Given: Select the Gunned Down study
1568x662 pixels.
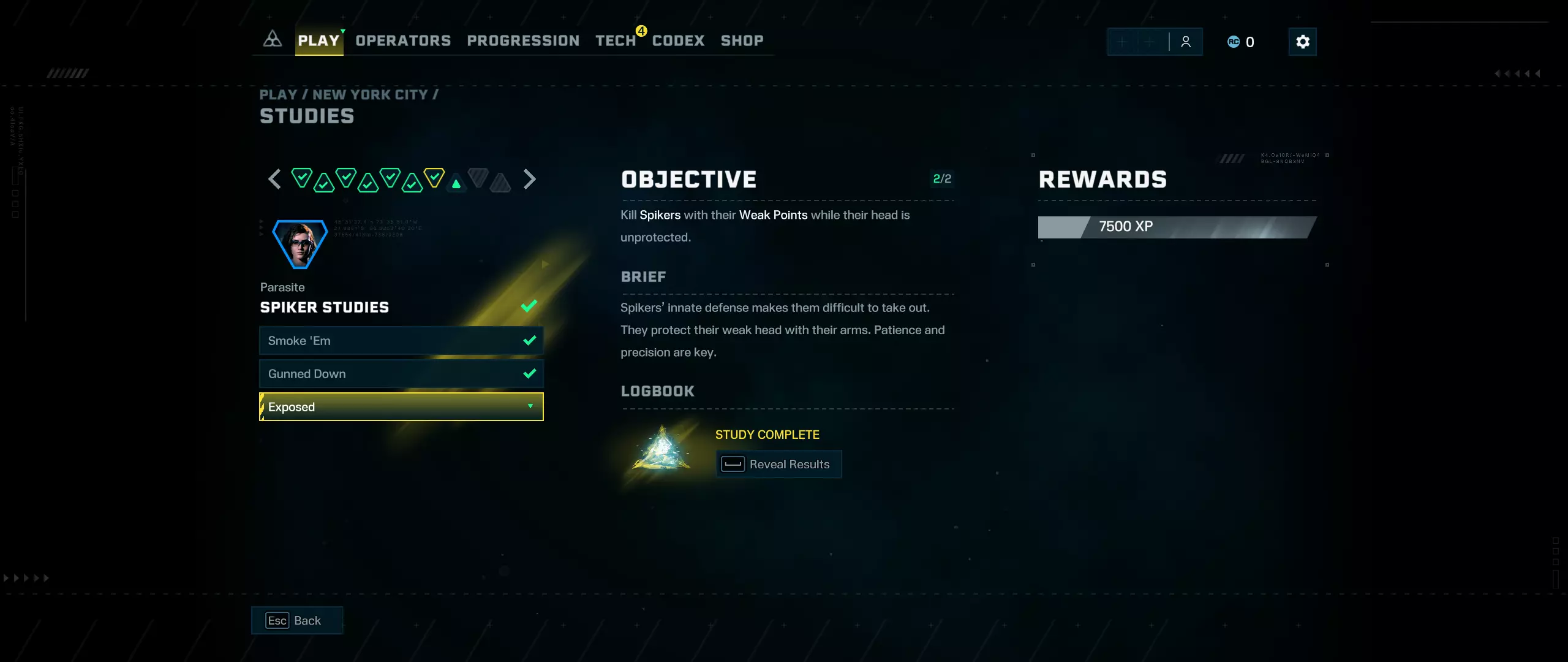Looking at the screenshot, I should [x=401, y=374].
